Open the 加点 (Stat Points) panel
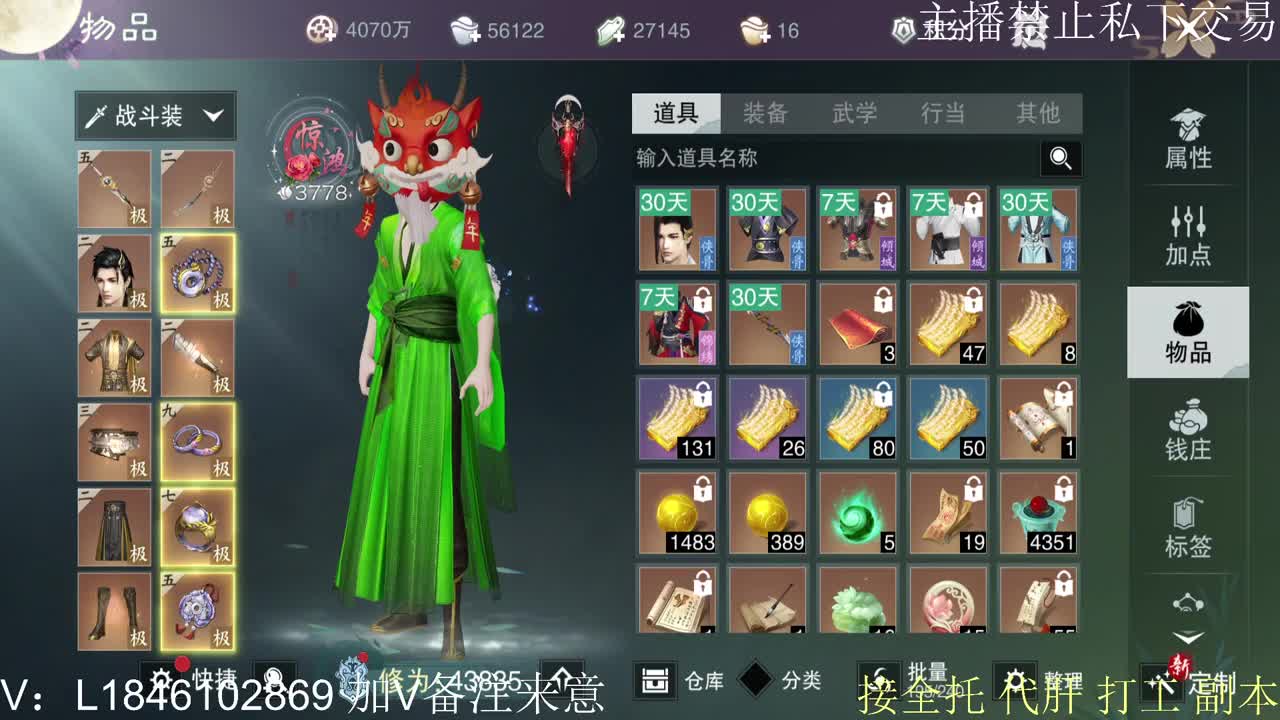The image size is (1280, 720). [1188, 235]
